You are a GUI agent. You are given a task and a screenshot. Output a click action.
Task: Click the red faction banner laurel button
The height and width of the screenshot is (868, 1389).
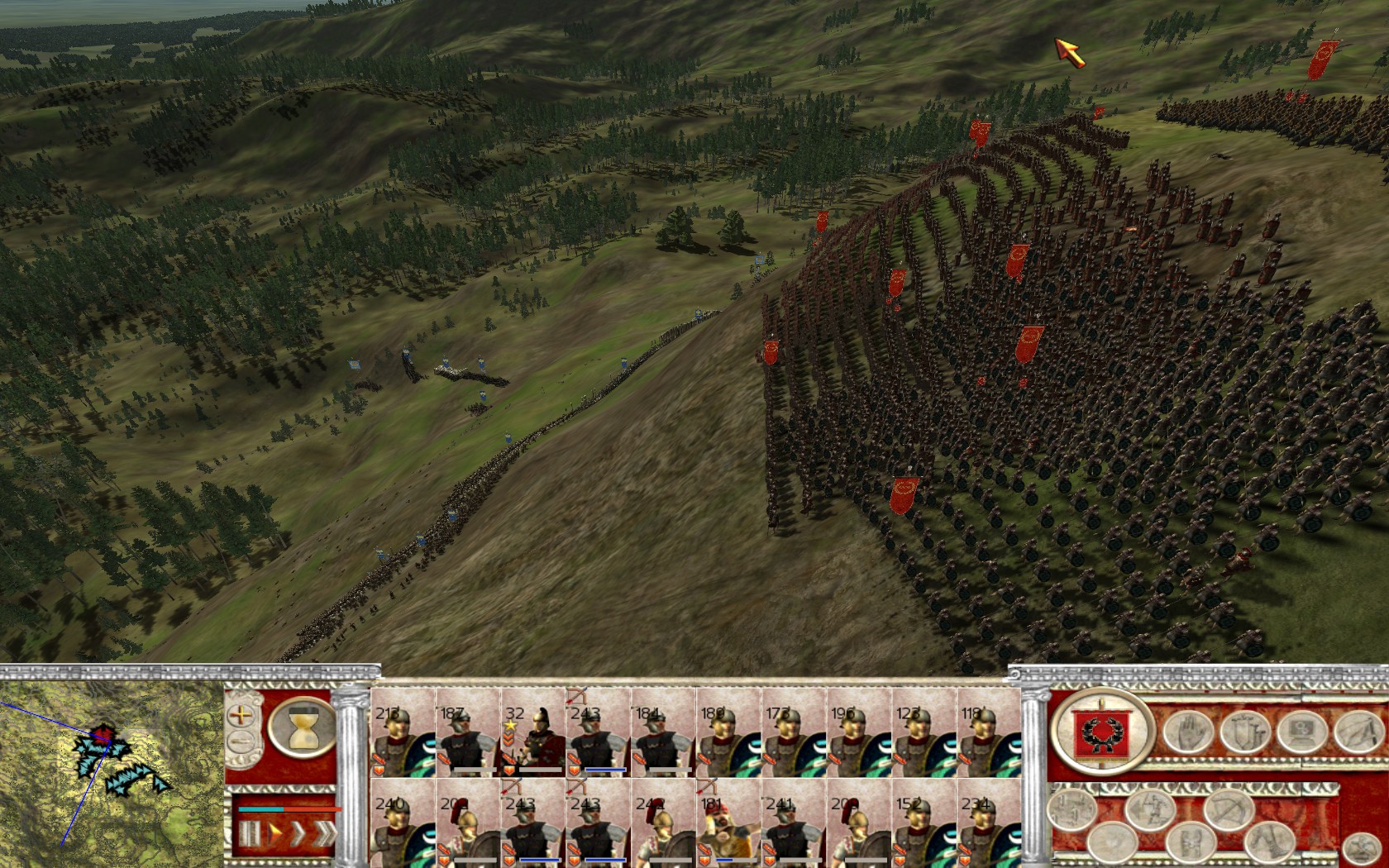coord(1100,732)
